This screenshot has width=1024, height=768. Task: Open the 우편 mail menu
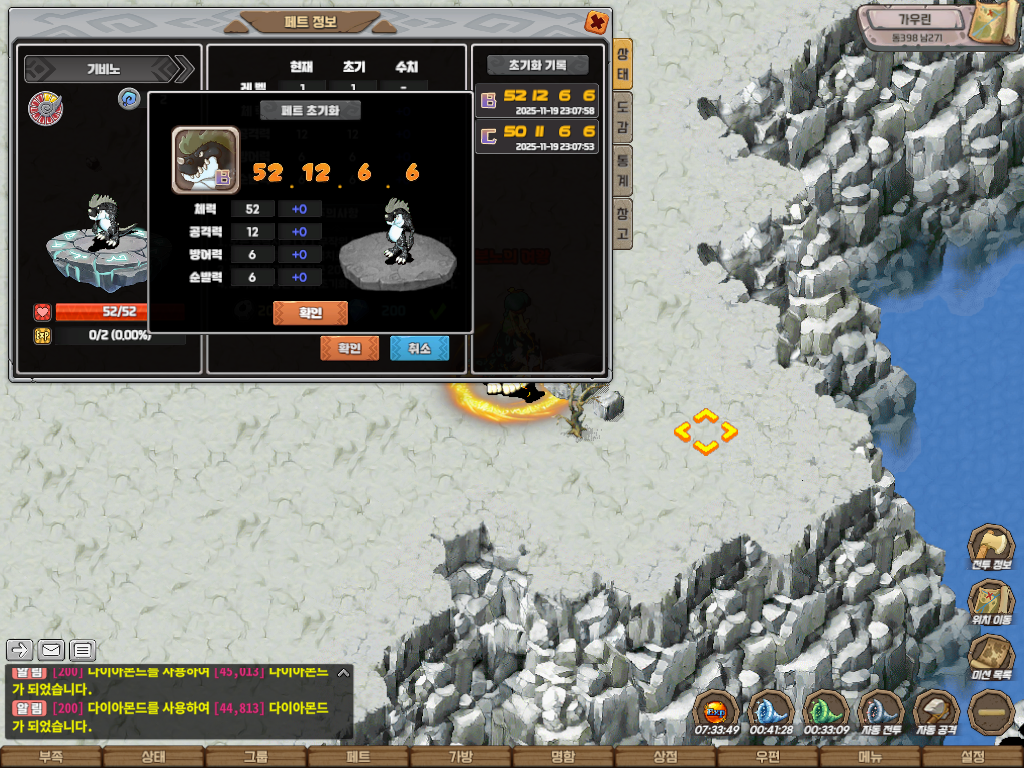coord(767,757)
